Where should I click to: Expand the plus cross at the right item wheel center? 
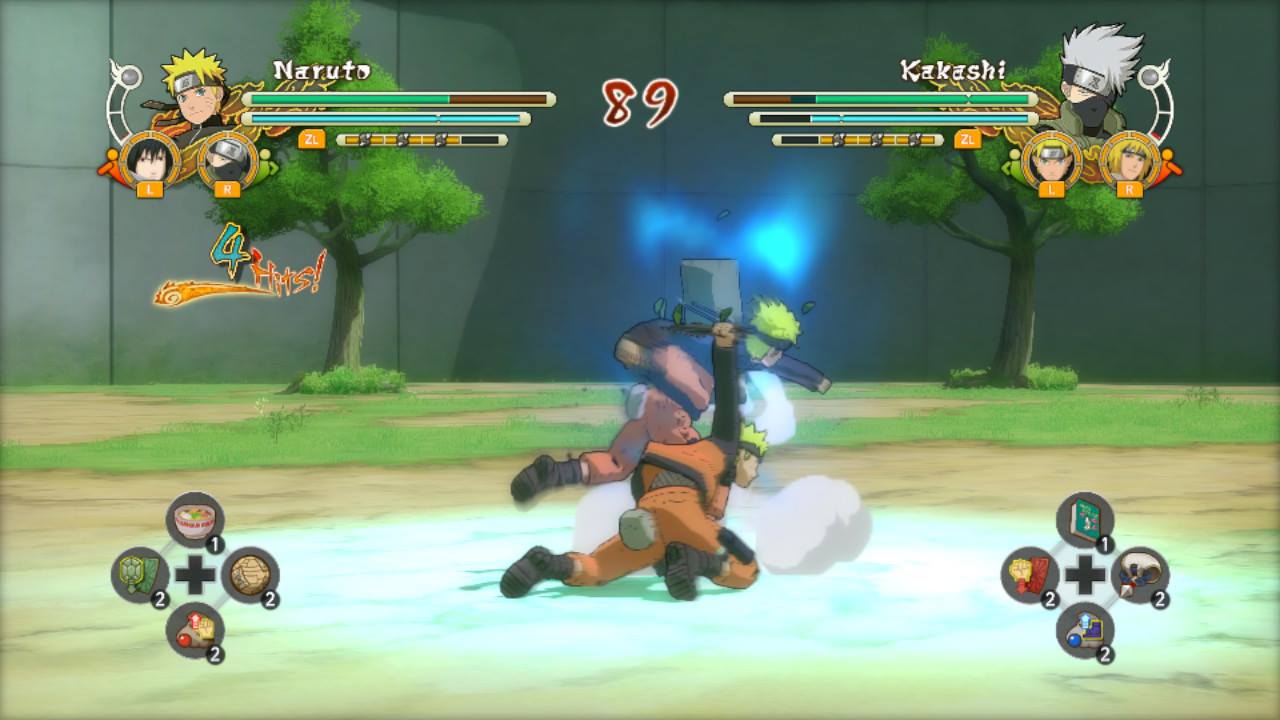tap(1085, 574)
